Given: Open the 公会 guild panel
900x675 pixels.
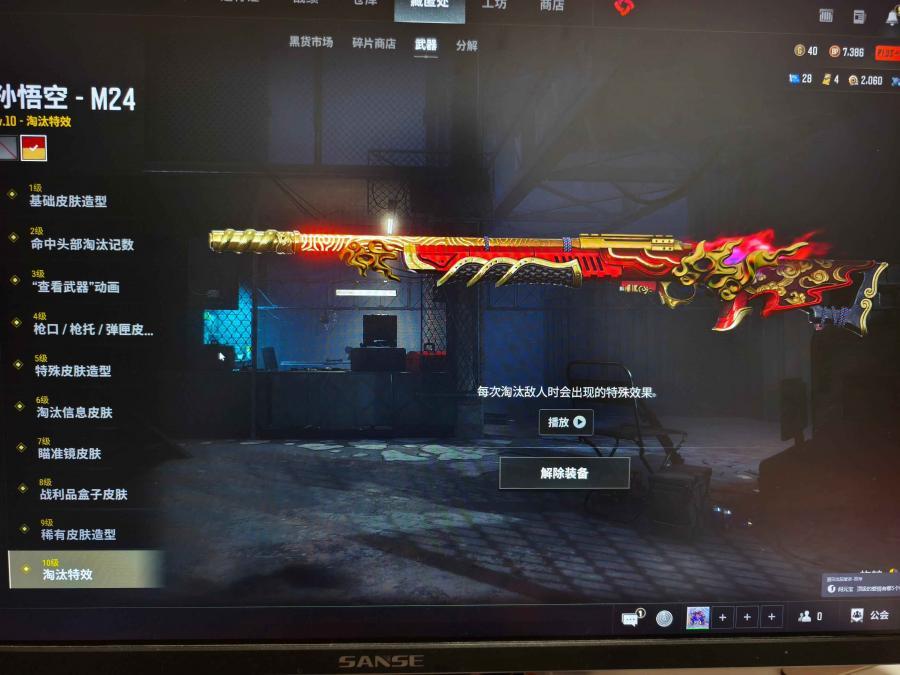Looking at the screenshot, I should [x=869, y=616].
